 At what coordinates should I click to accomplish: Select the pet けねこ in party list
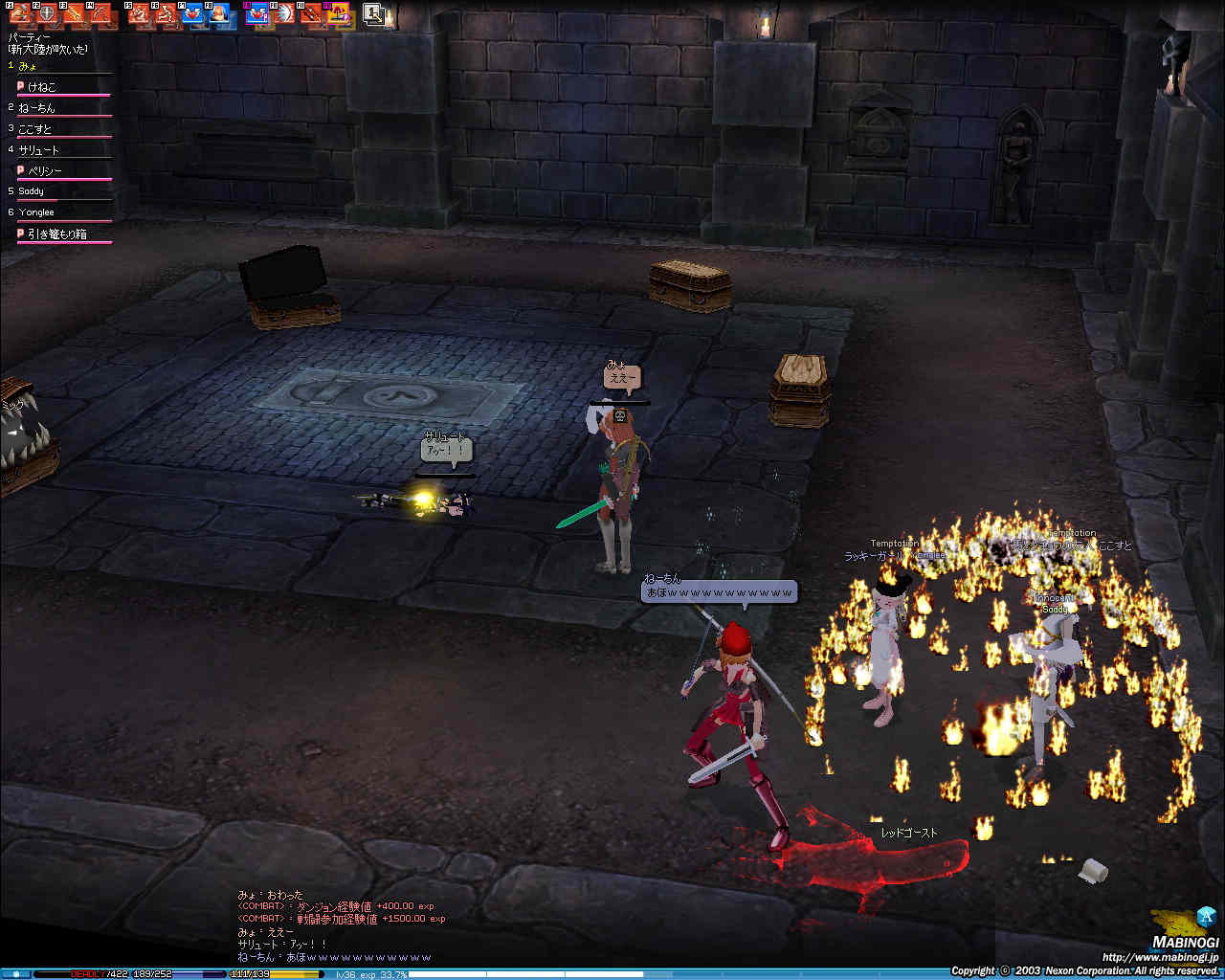coord(41,87)
